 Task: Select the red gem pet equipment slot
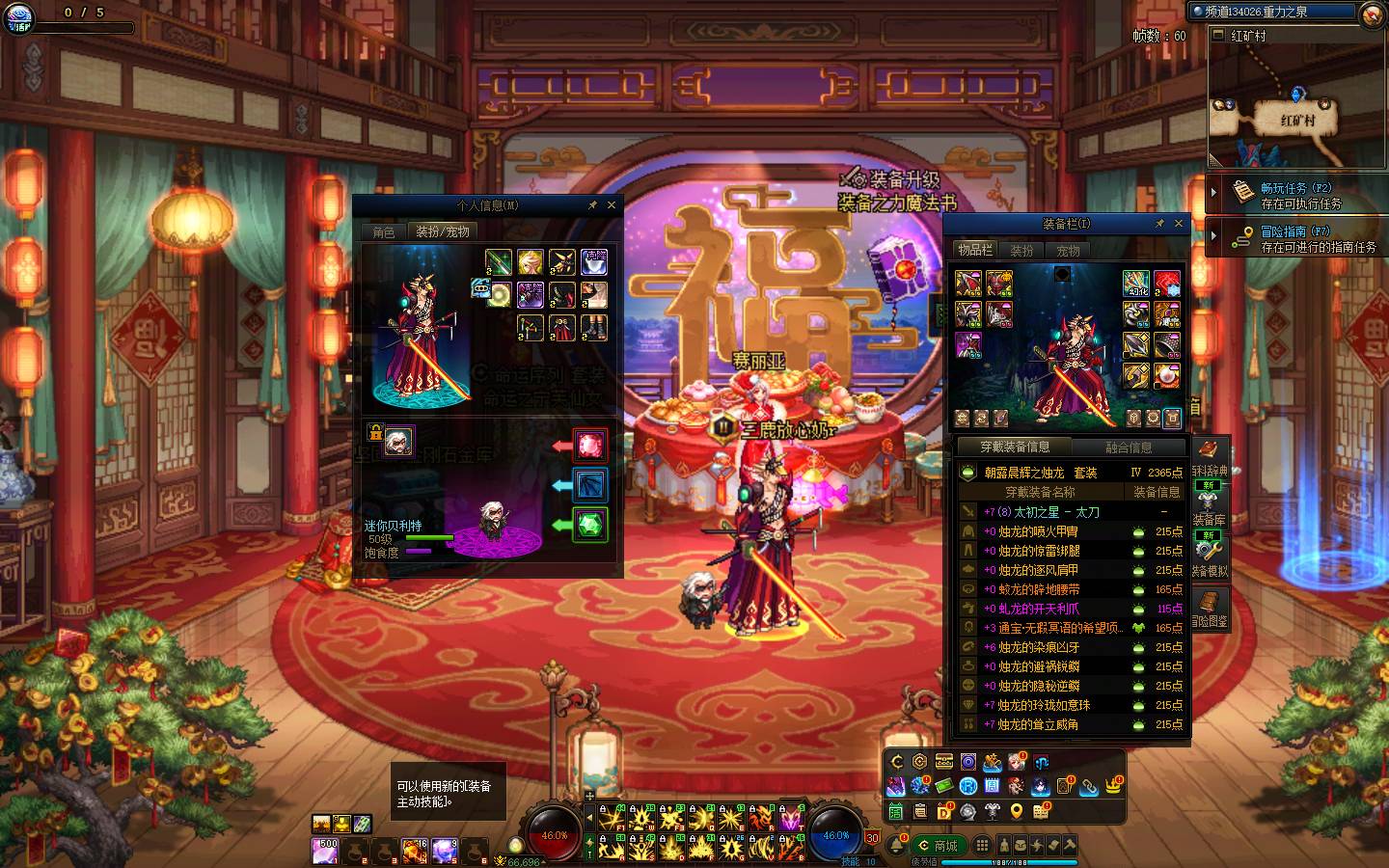[589, 445]
